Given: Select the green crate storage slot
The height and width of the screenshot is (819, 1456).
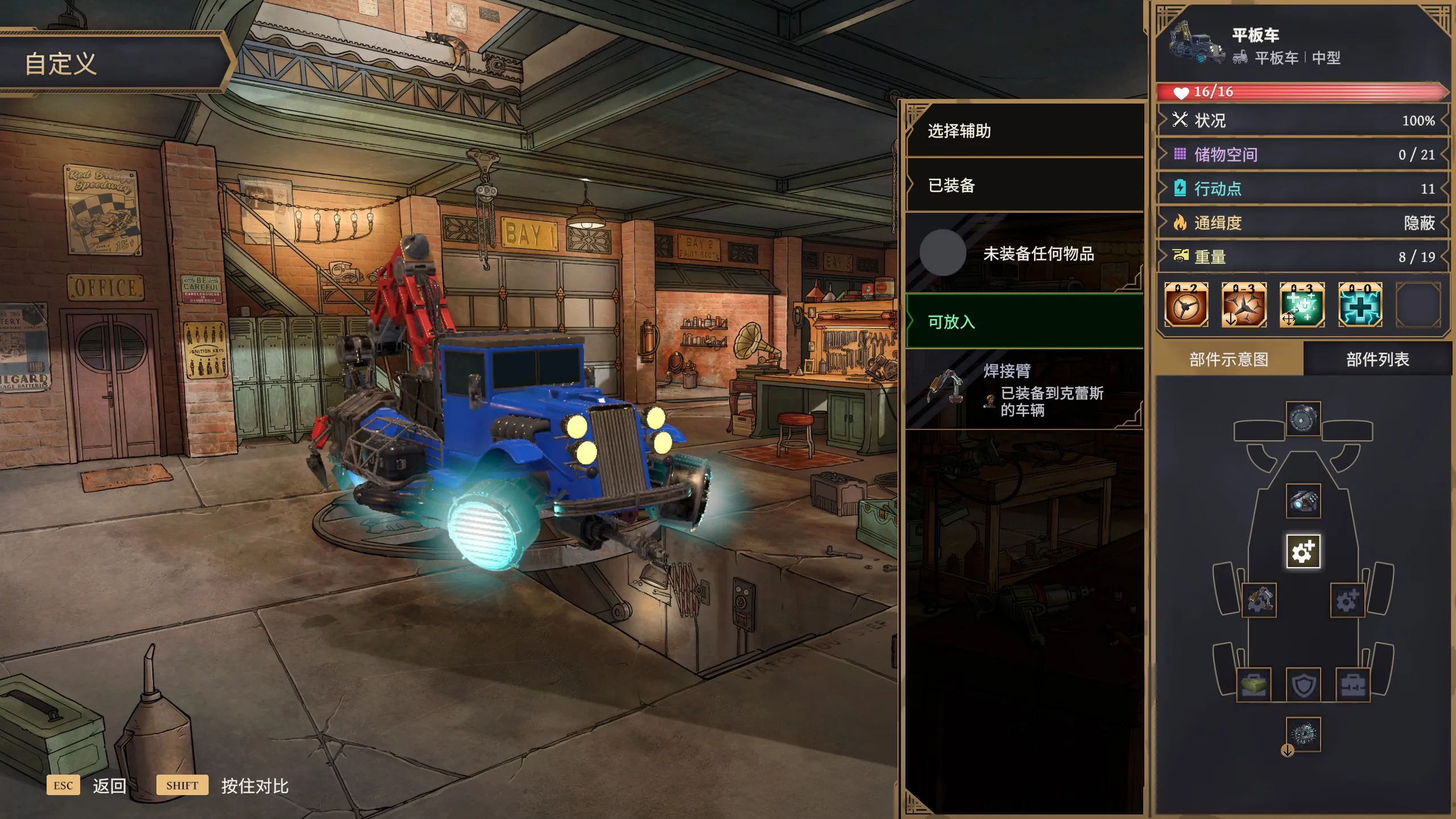Looking at the screenshot, I should pos(1254,685).
